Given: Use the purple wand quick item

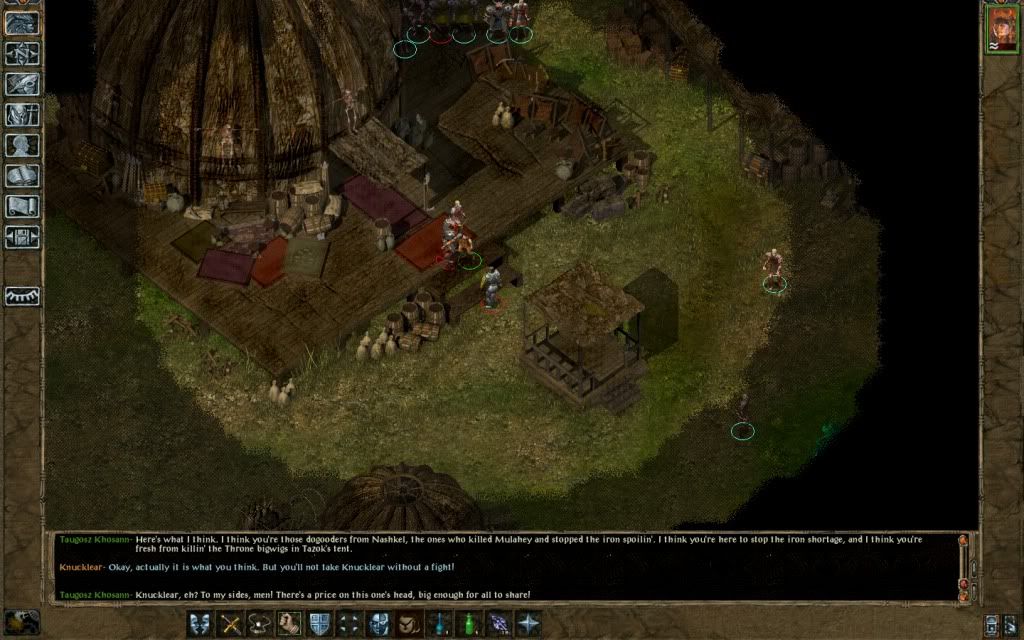Looking at the screenshot, I should click(498, 624).
